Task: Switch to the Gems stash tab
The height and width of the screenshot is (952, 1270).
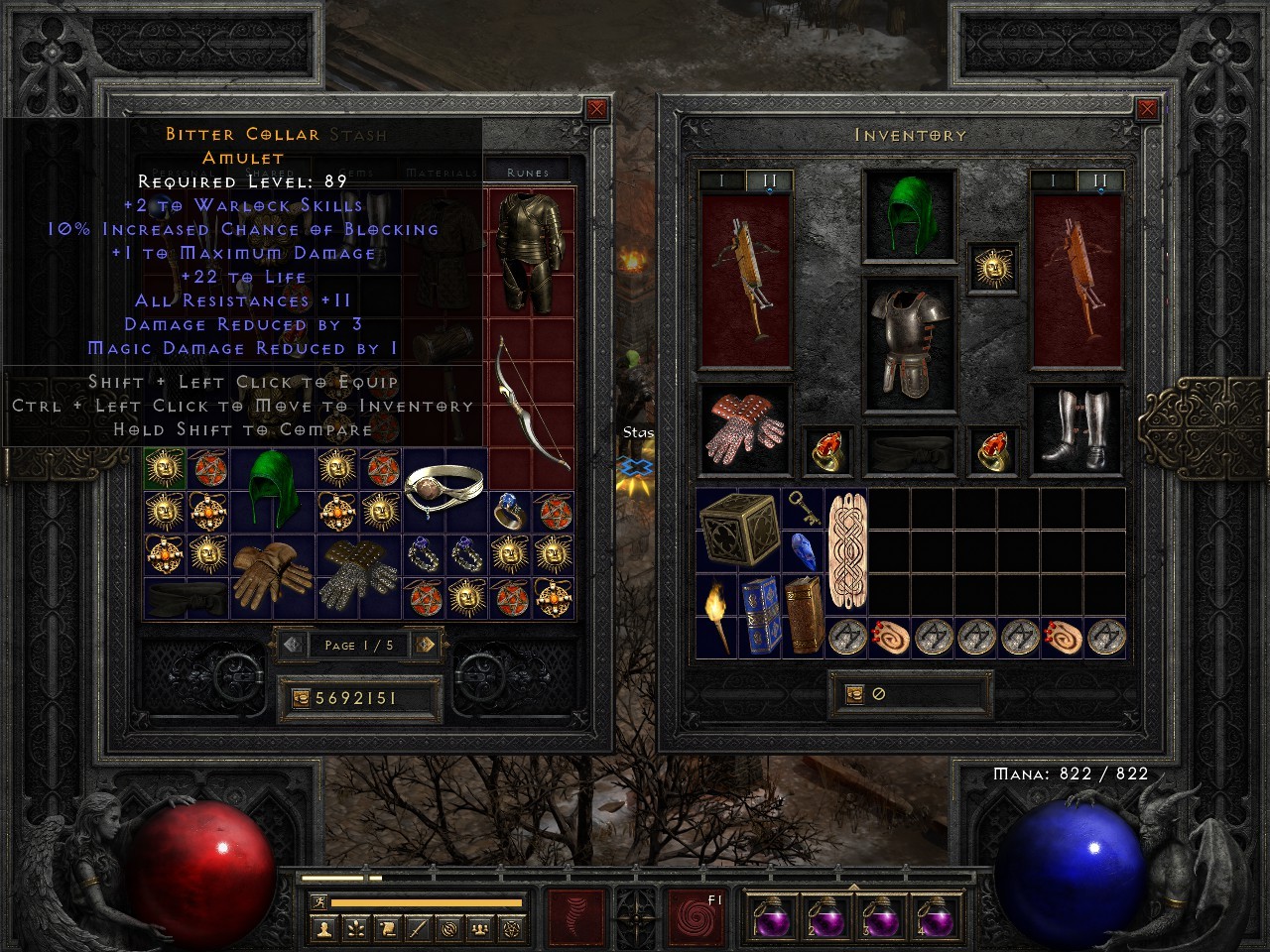Action: click(x=357, y=173)
